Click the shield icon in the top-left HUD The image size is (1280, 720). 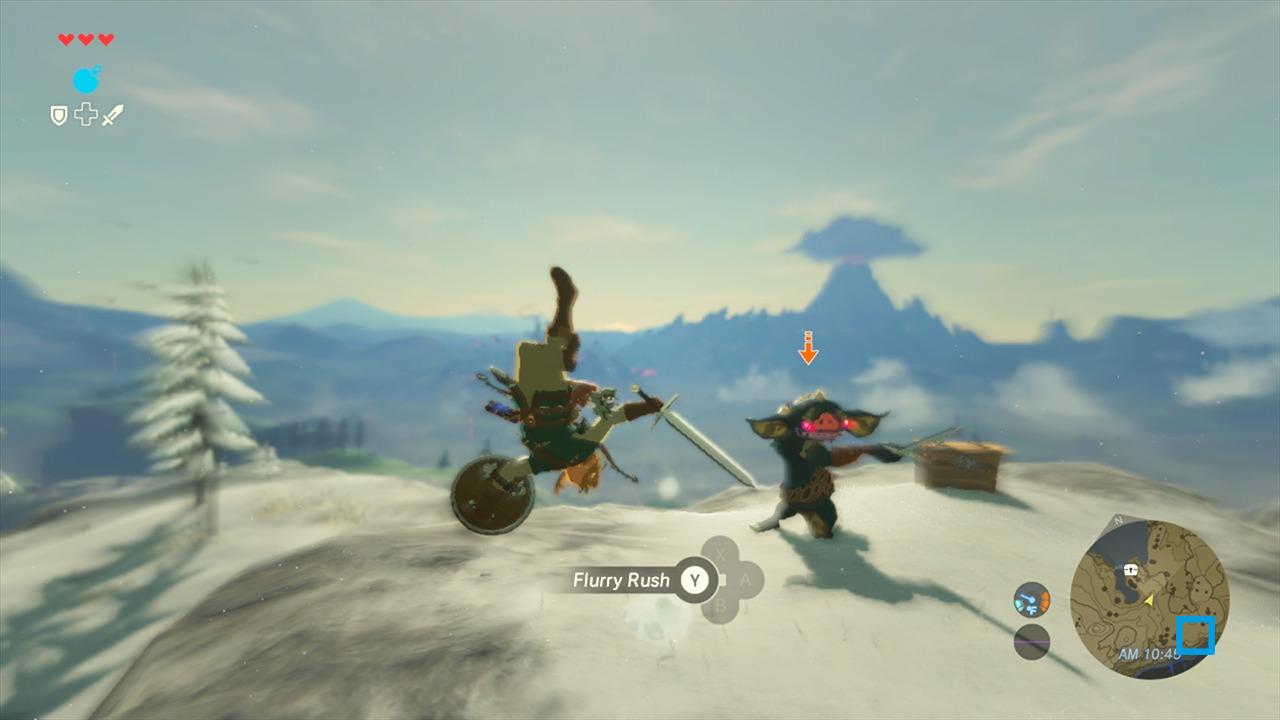(59, 115)
